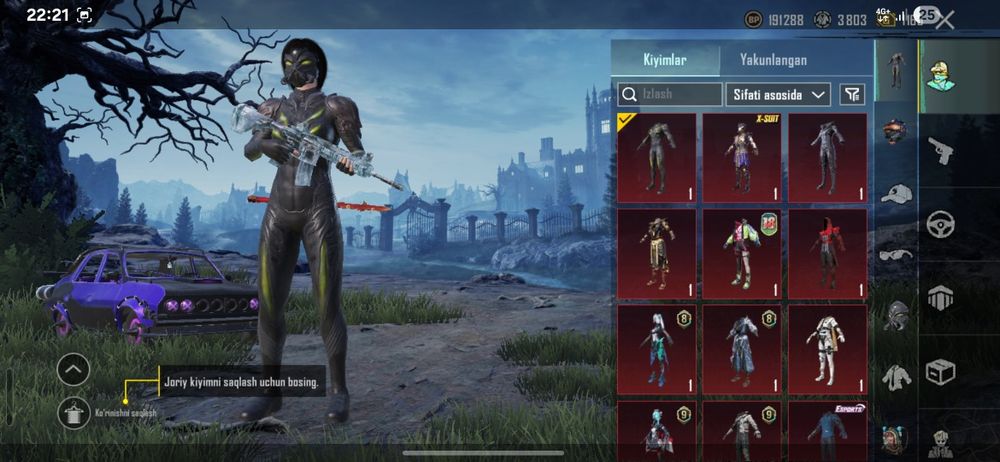Open the character avatar category

940,73
